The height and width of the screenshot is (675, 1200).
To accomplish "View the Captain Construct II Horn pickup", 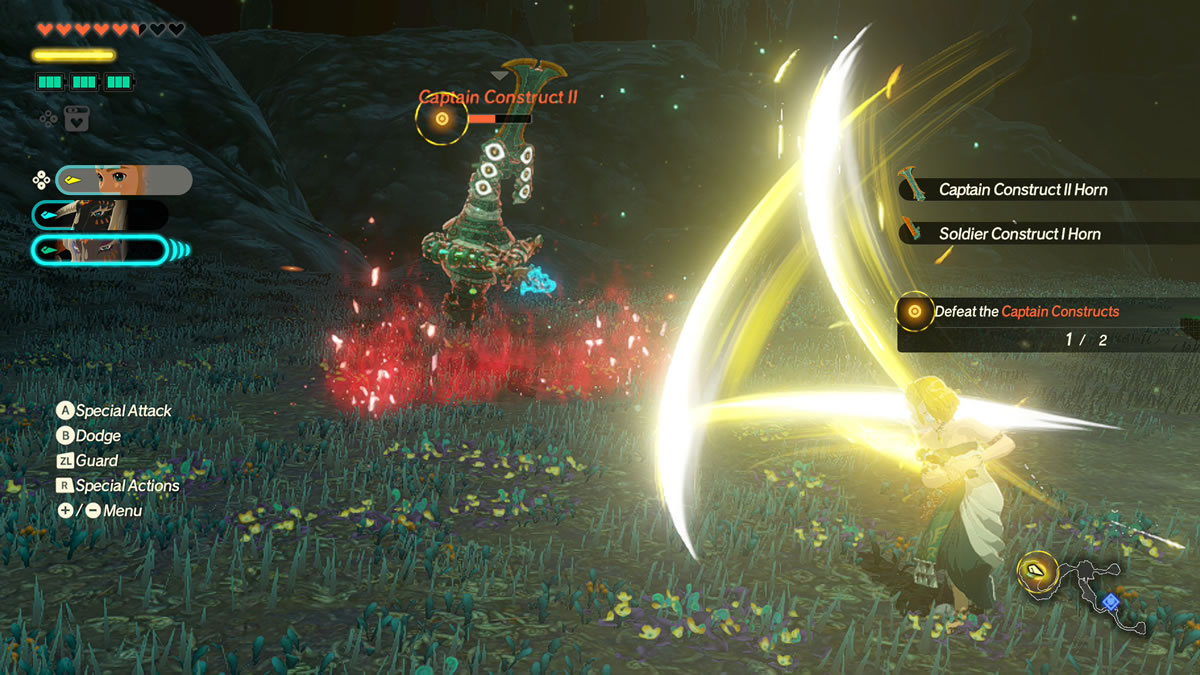I will coord(1022,190).
